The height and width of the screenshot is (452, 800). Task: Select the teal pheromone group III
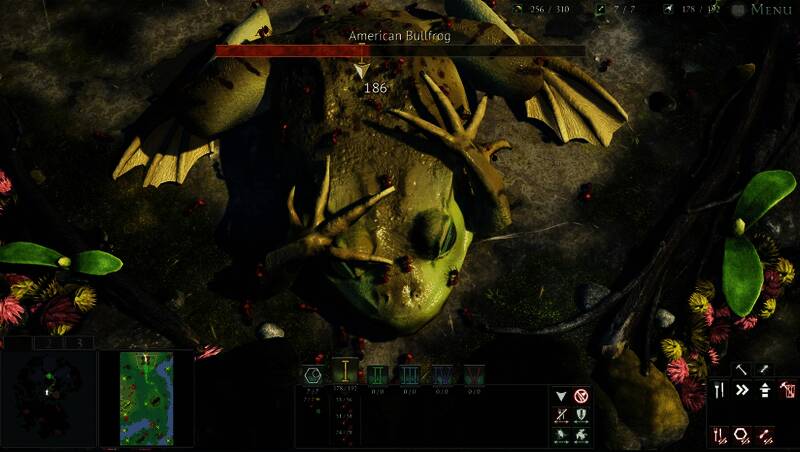(x=409, y=374)
